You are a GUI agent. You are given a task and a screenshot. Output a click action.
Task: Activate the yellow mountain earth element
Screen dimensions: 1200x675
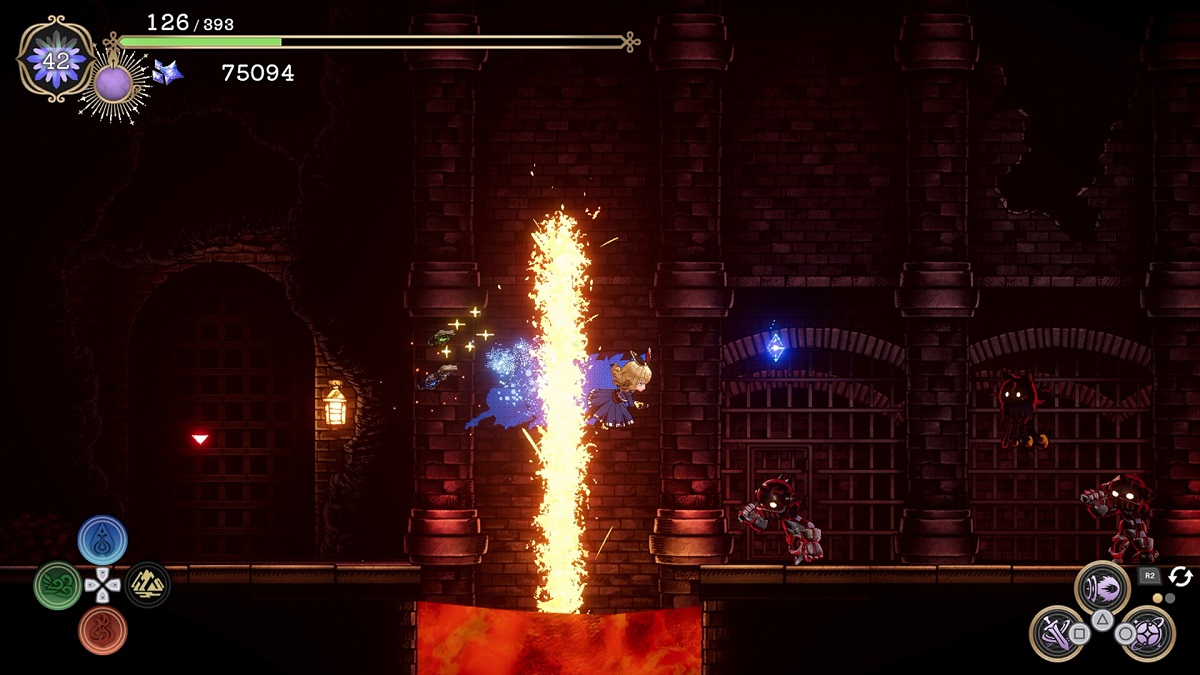tap(147, 585)
